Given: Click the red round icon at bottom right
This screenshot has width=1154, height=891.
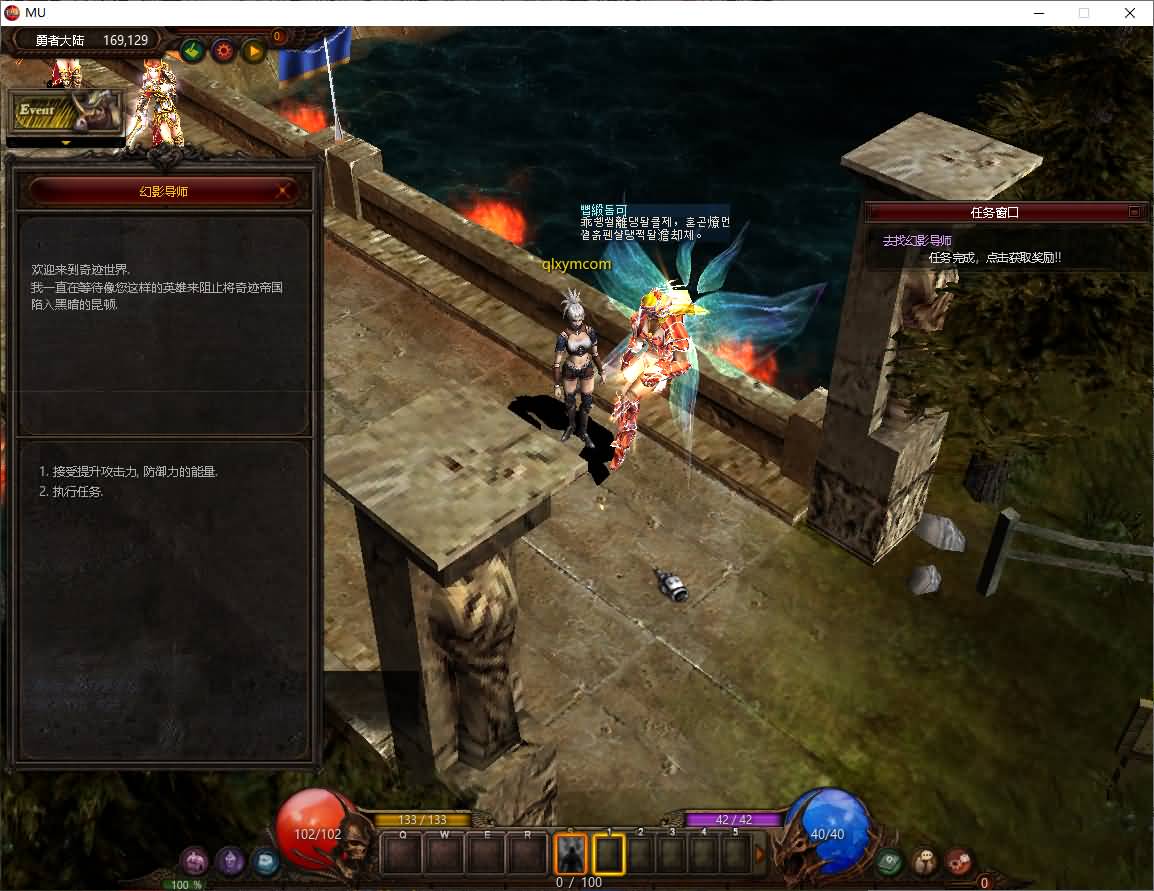Looking at the screenshot, I should click(x=959, y=861).
